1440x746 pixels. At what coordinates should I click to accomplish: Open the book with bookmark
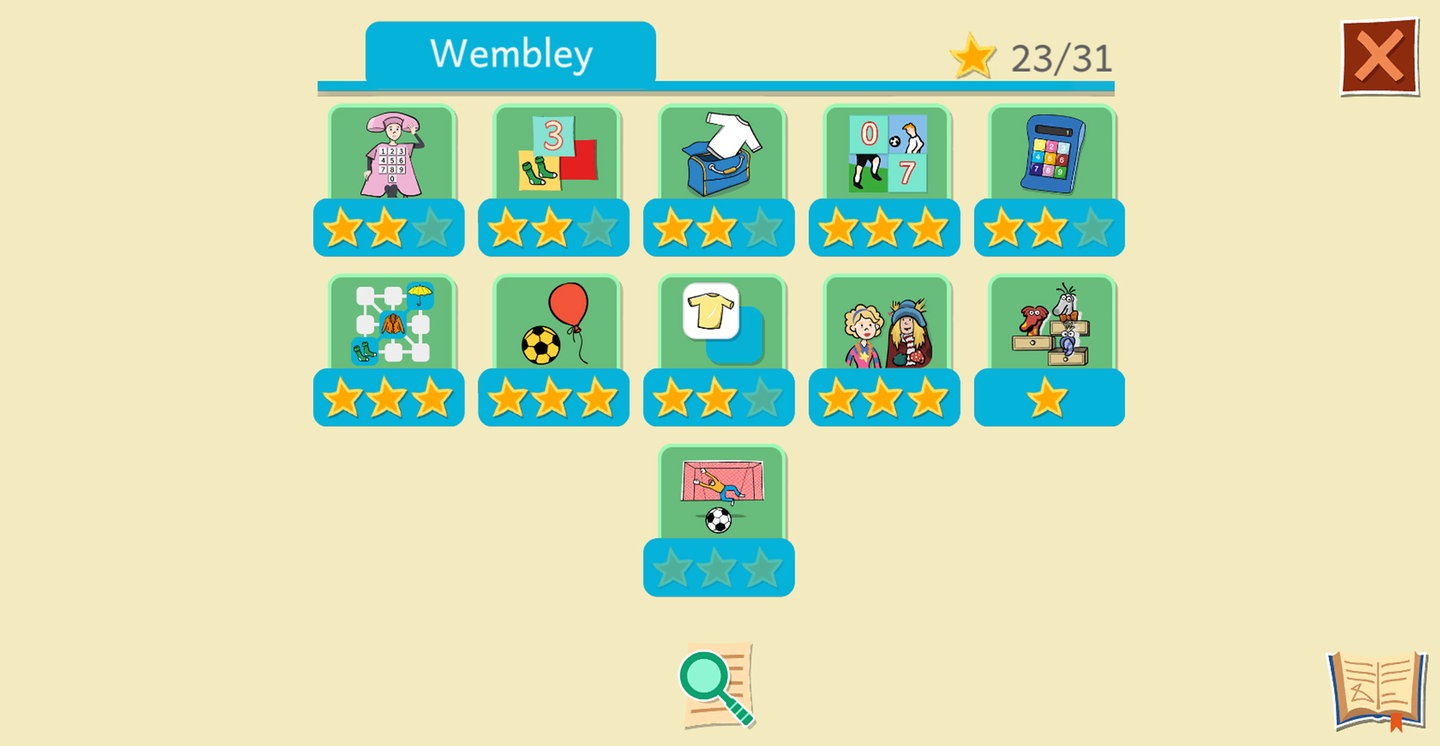point(1376,690)
